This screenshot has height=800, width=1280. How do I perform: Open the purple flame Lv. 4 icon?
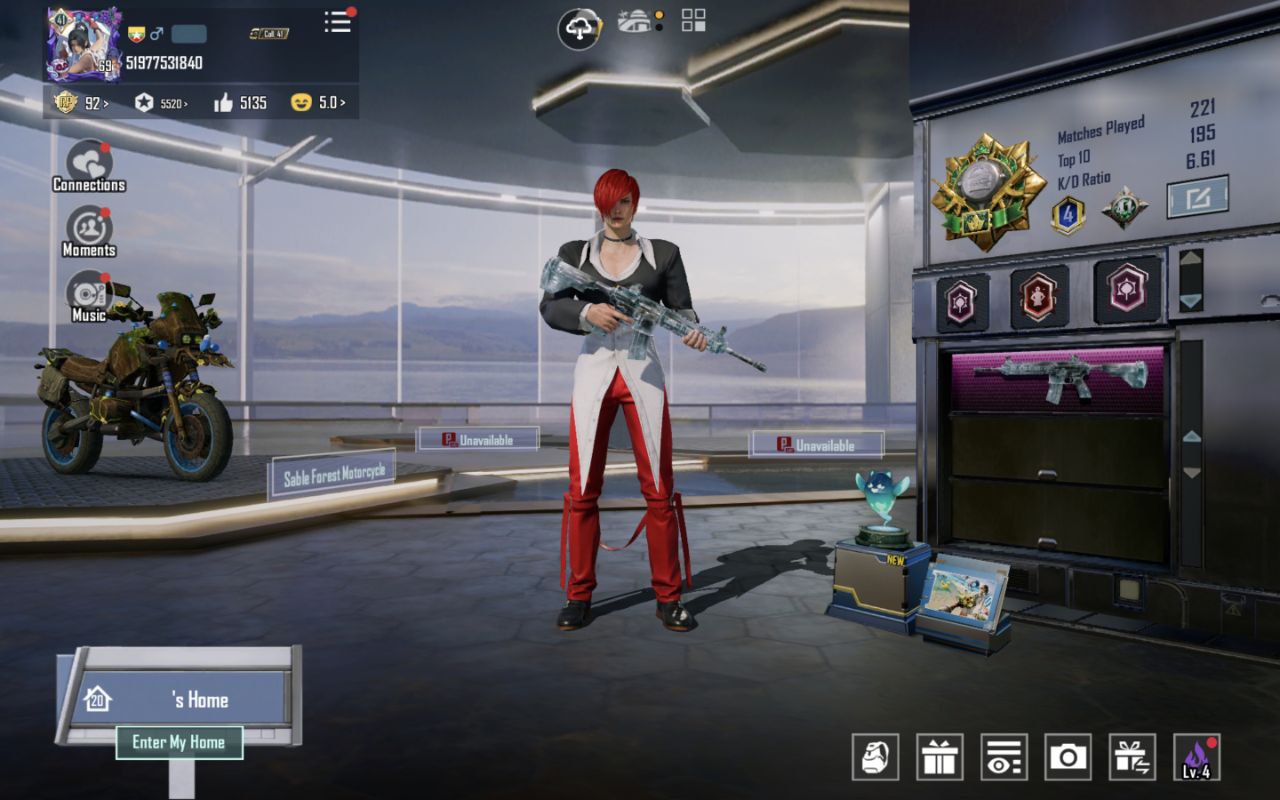pyautogui.click(x=1196, y=757)
